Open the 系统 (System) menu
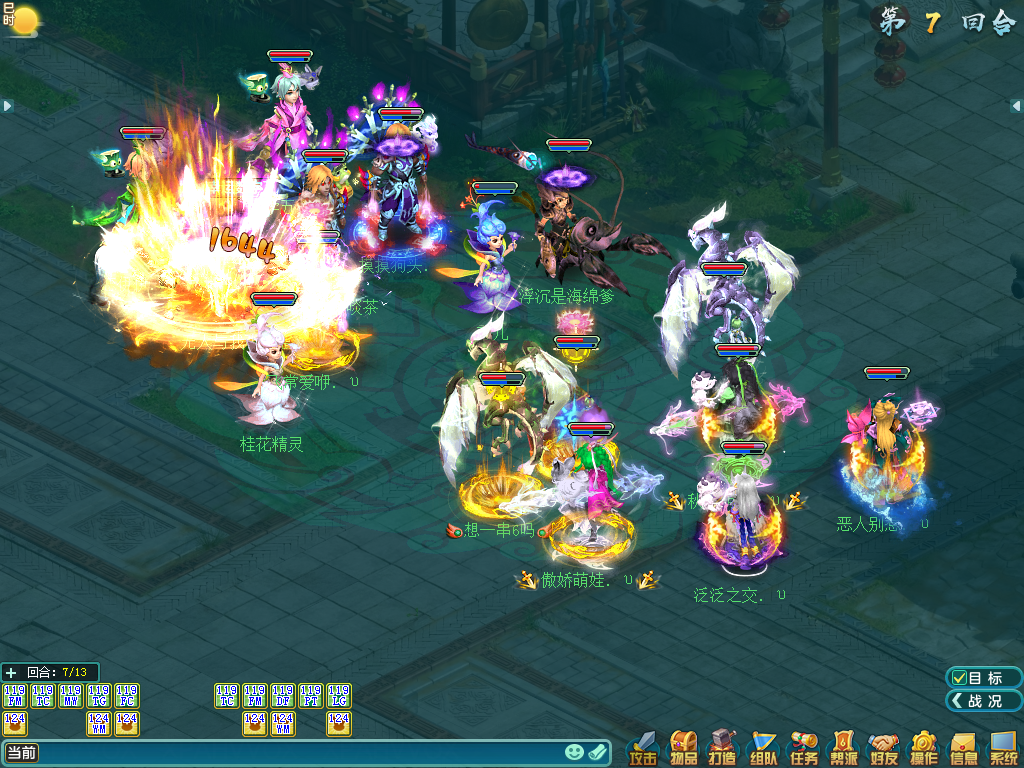The image size is (1024, 768). (x=1003, y=748)
